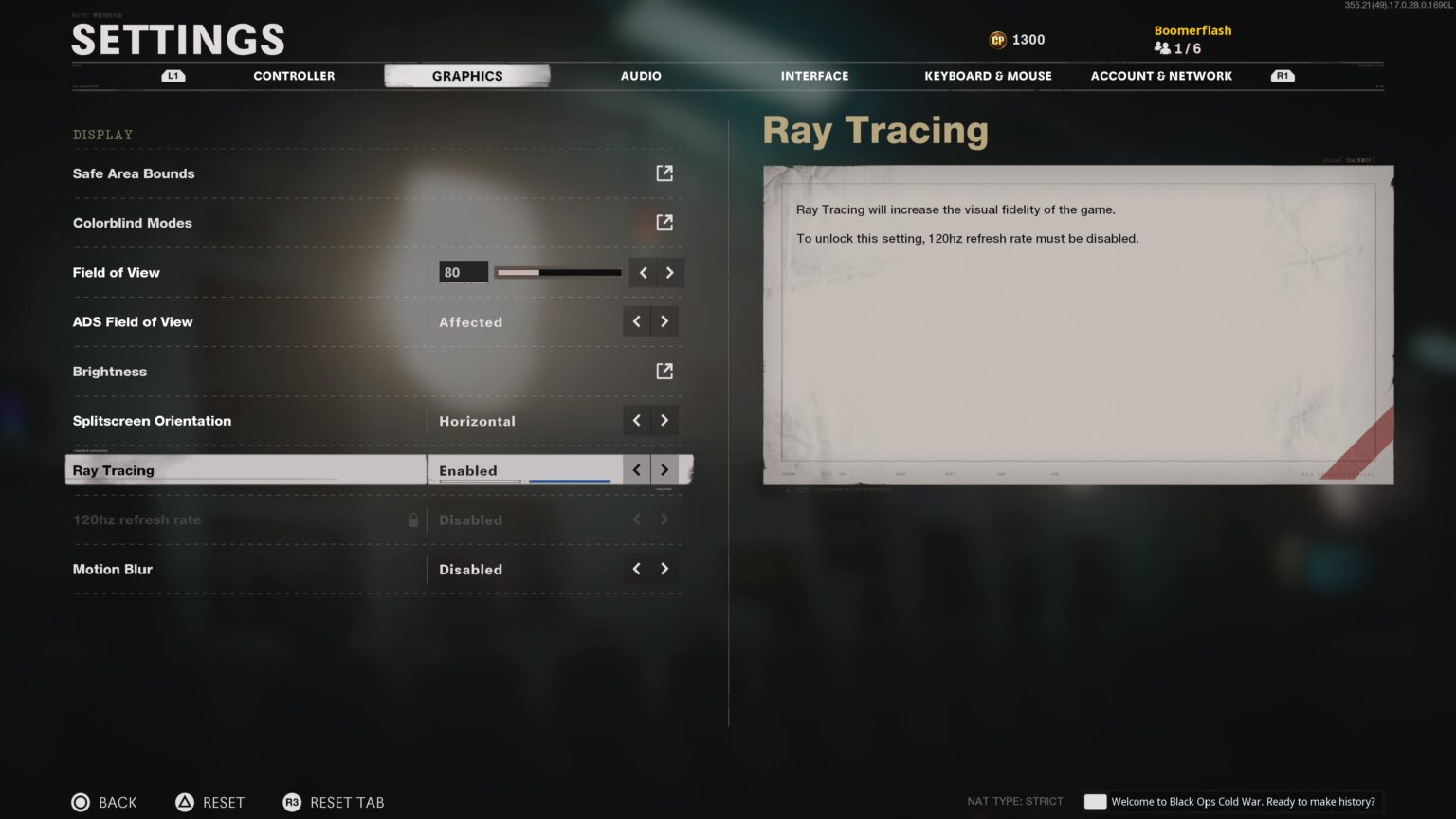This screenshot has height=819, width=1456.
Task: Click the L1 shoulder button icon
Action: (x=173, y=76)
